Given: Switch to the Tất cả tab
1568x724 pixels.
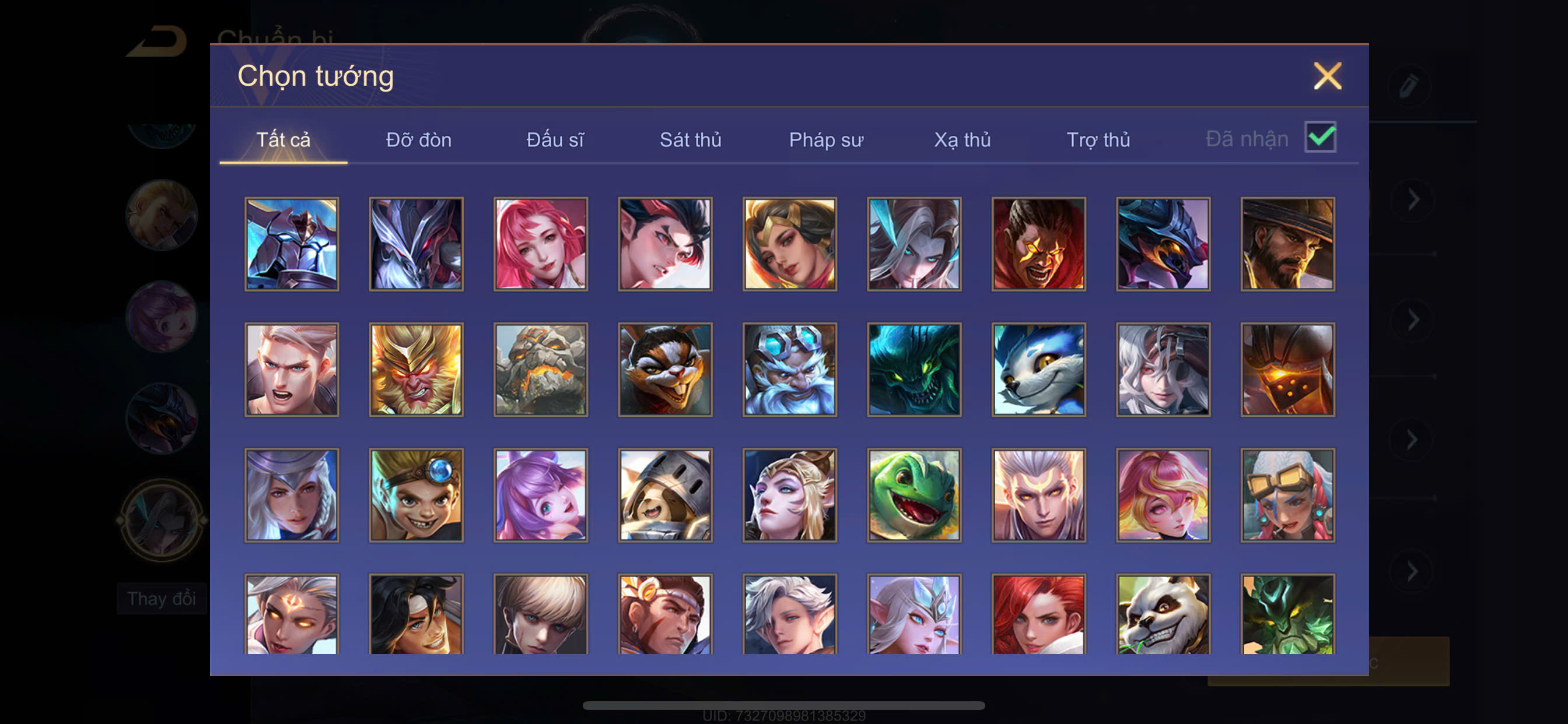Looking at the screenshot, I should 283,140.
